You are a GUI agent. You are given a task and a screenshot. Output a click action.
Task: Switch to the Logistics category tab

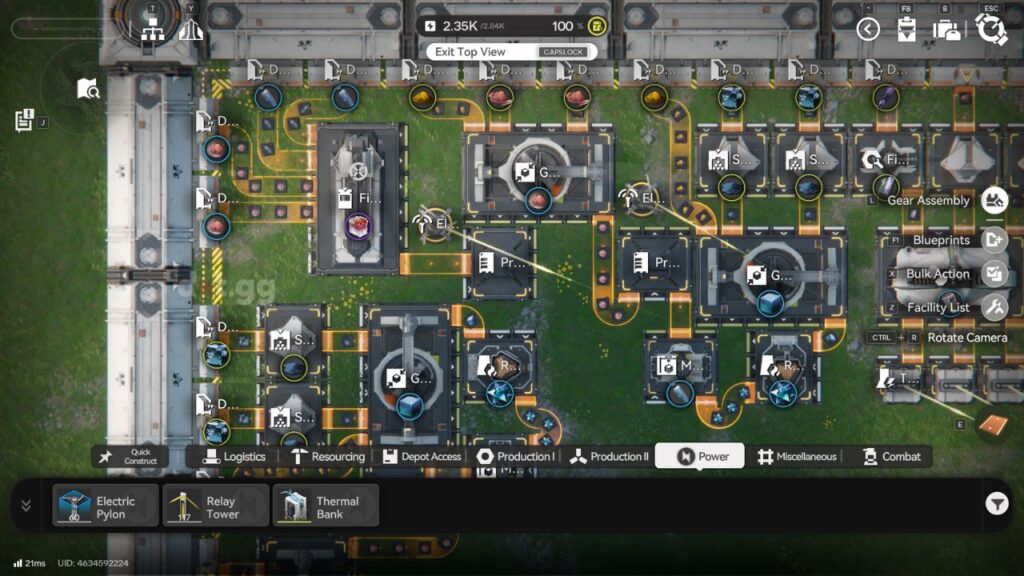click(x=235, y=457)
